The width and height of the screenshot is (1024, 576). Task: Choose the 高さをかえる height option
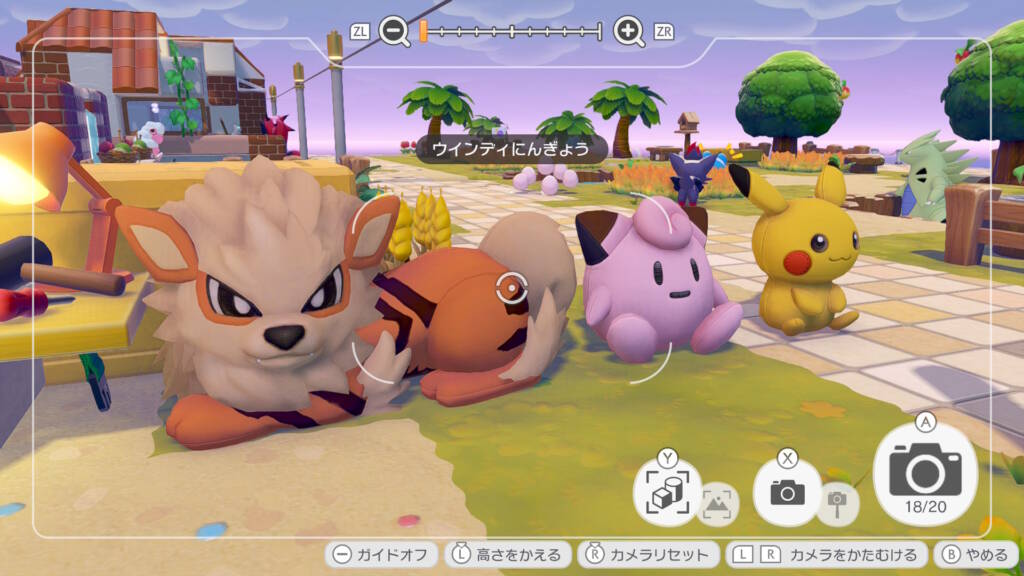click(x=508, y=554)
